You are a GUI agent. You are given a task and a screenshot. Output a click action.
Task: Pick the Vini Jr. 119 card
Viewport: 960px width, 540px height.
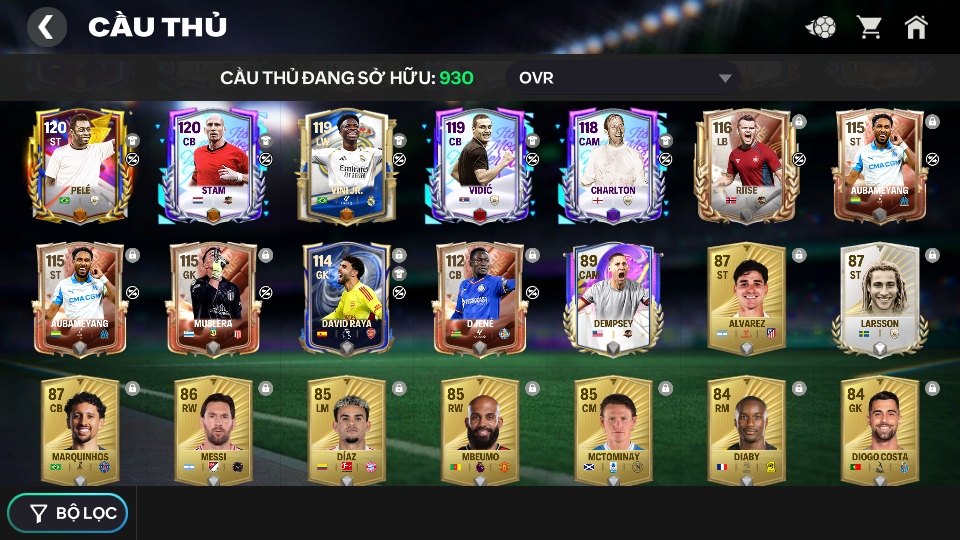pyautogui.click(x=346, y=165)
